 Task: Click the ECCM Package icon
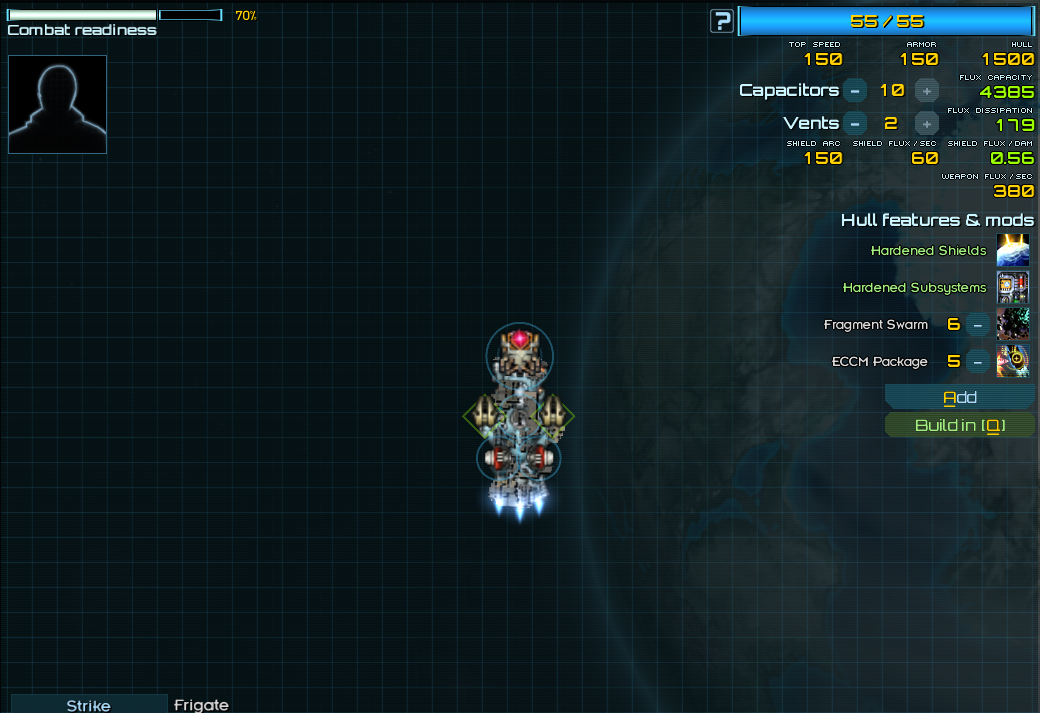pos(1013,362)
